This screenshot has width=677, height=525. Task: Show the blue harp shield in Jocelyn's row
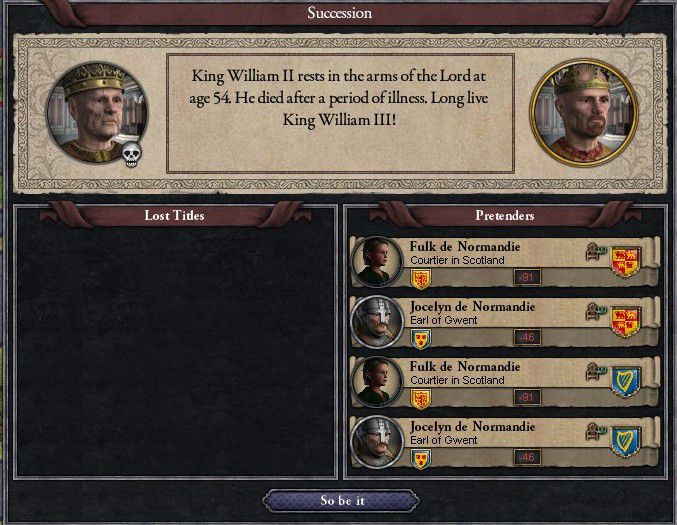point(625,442)
